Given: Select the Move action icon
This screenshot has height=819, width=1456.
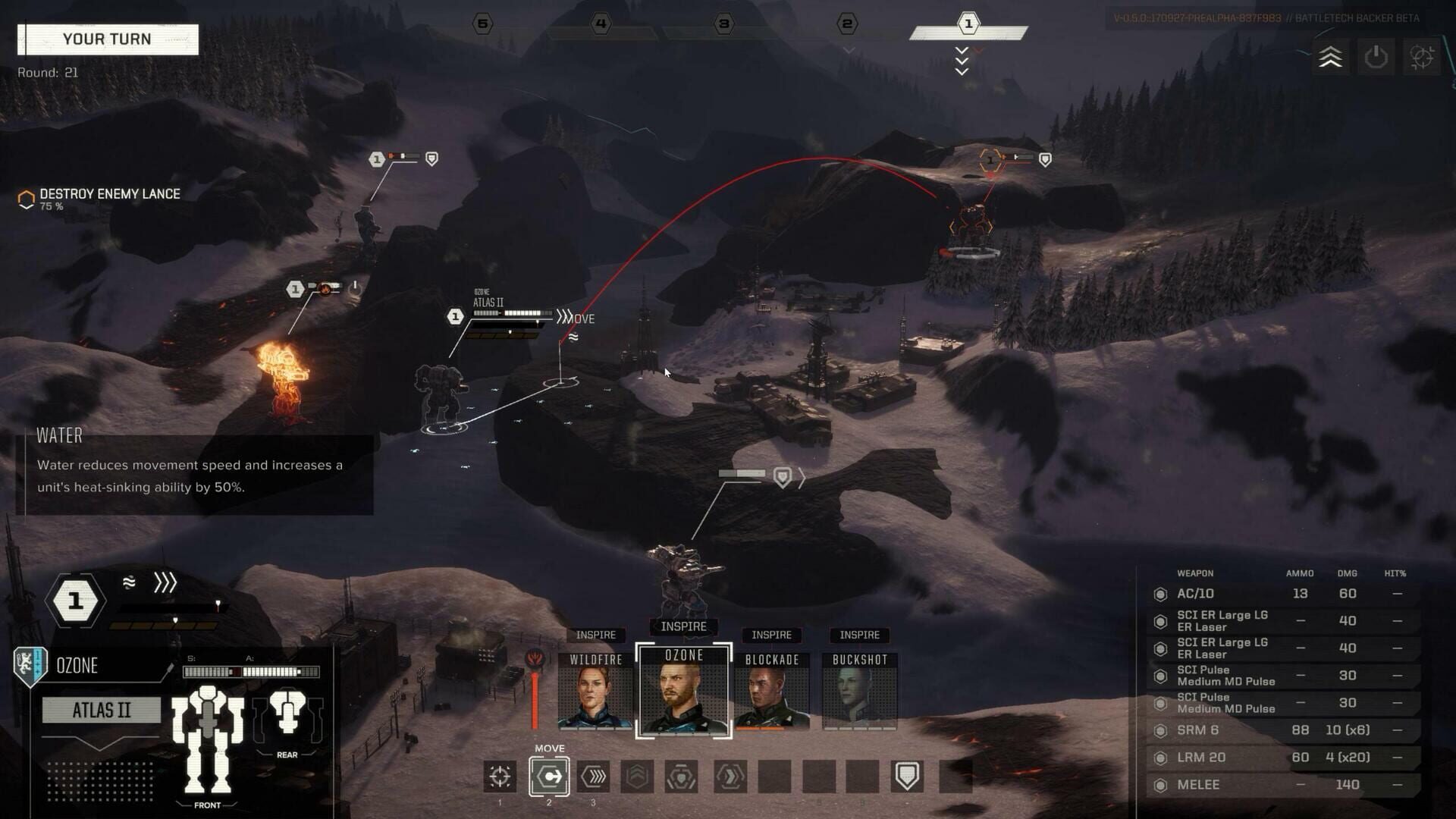Looking at the screenshot, I should point(549,776).
